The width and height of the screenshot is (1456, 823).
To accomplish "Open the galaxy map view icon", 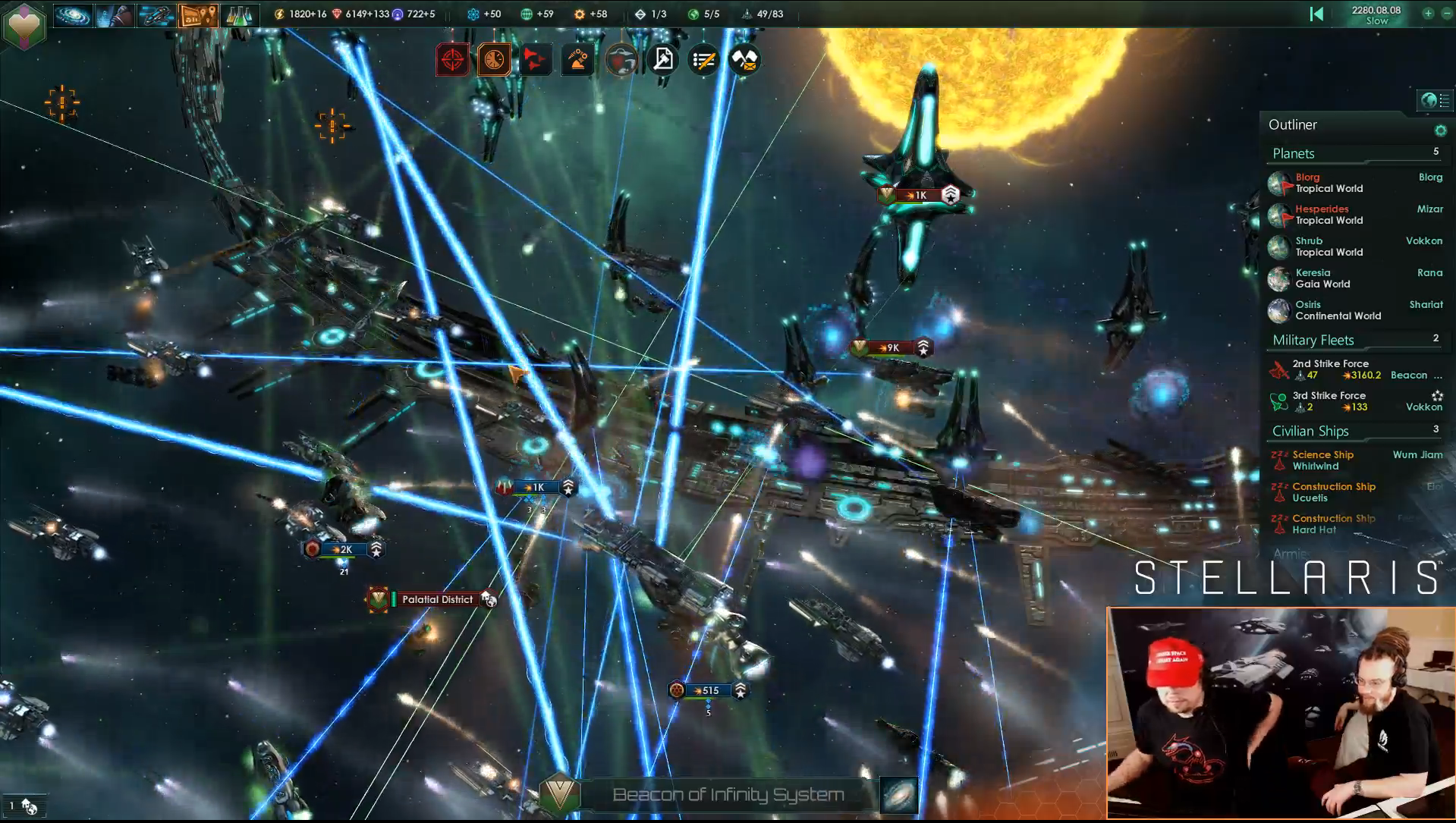I will (73, 15).
